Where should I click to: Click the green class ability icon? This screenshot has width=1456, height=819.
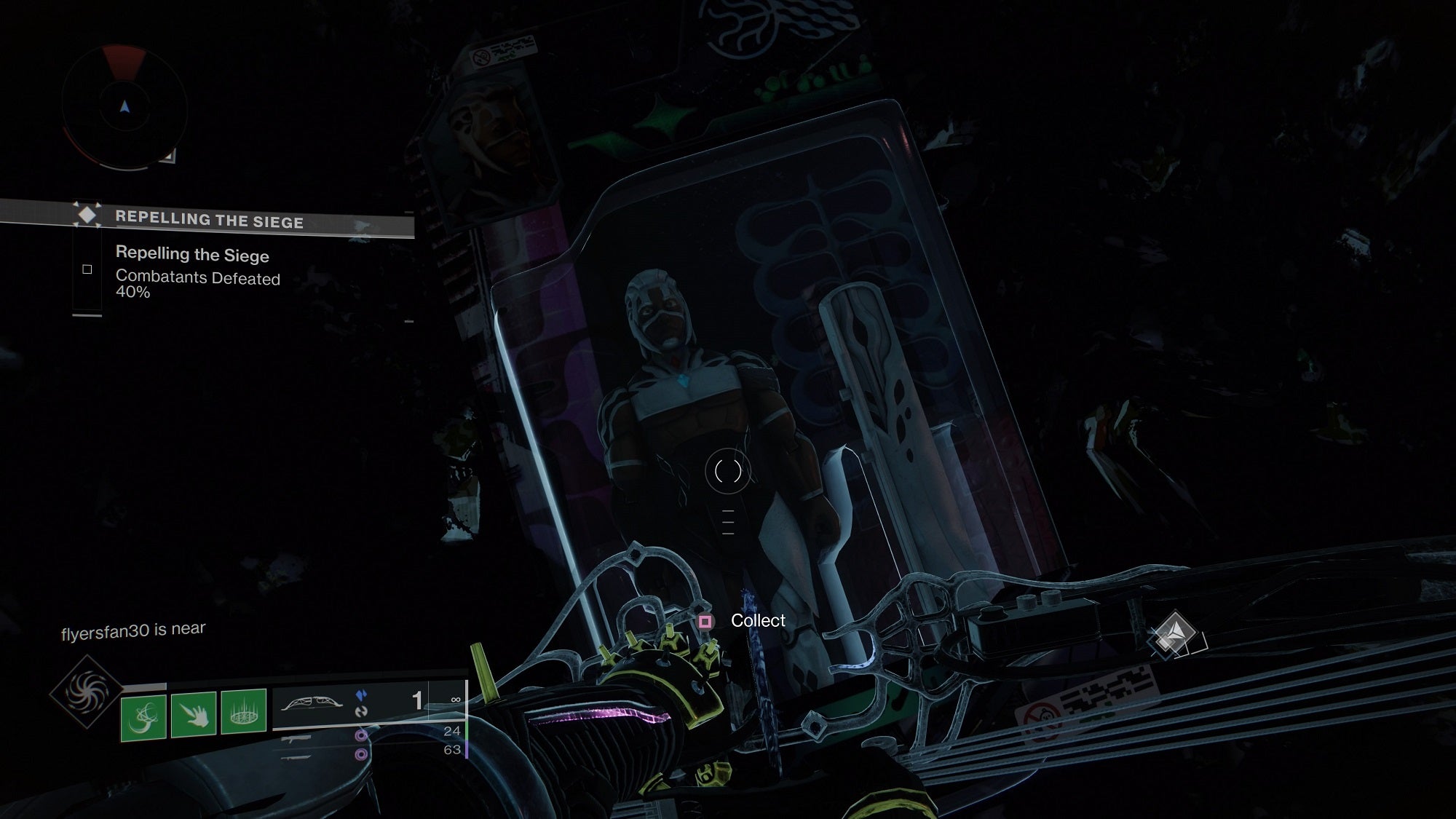coord(144,716)
